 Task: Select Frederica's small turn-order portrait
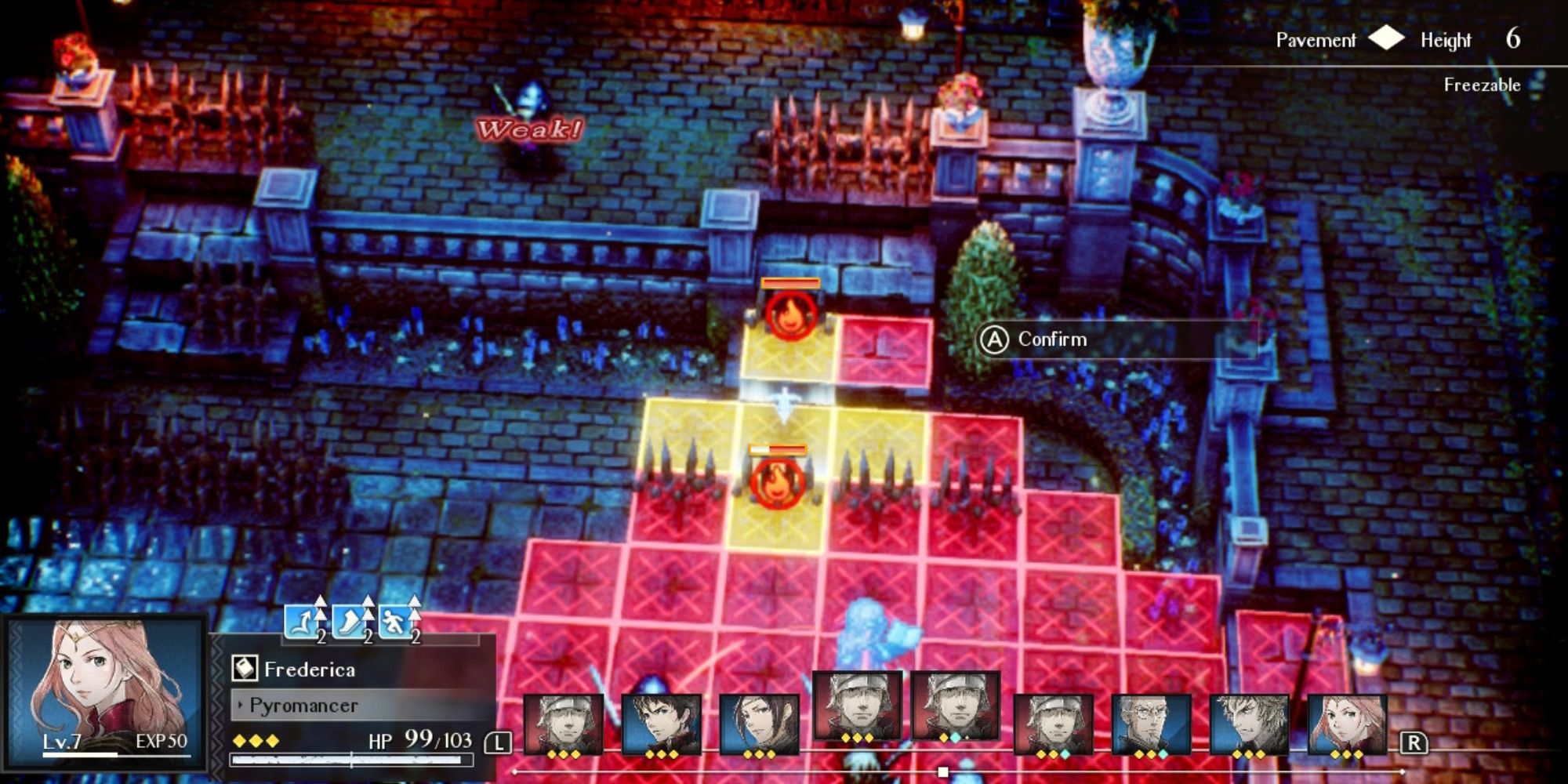click(1347, 725)
